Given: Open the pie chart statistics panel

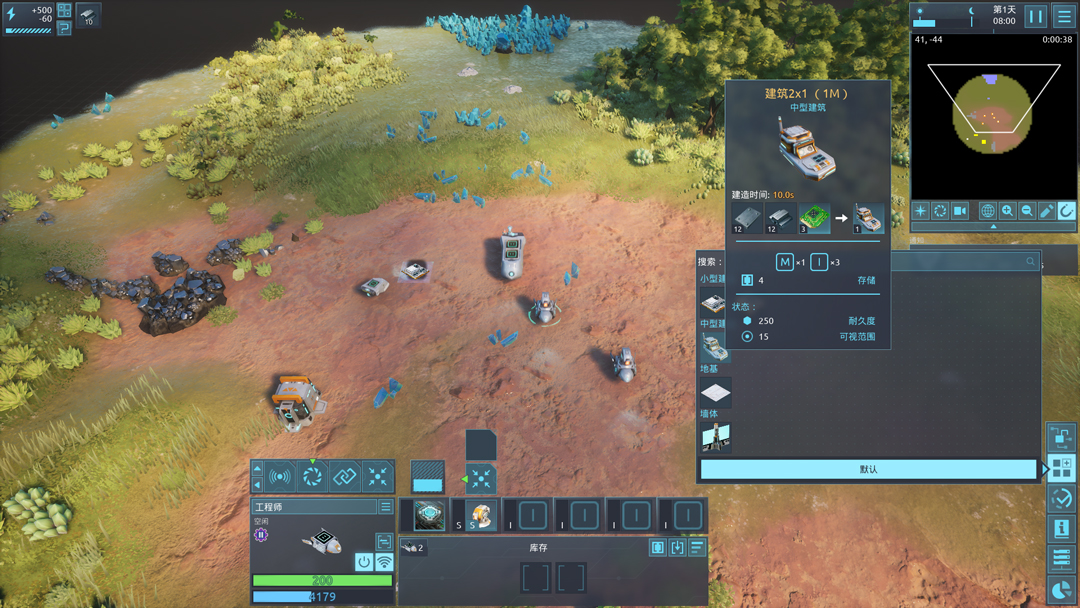Looking at the screenshot, I should (x=1061, y=589).
